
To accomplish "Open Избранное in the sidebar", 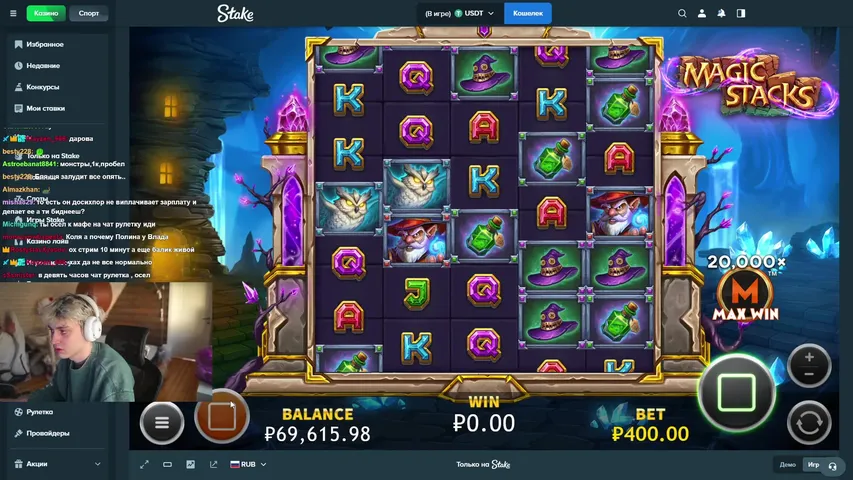I will coord(45,45).
